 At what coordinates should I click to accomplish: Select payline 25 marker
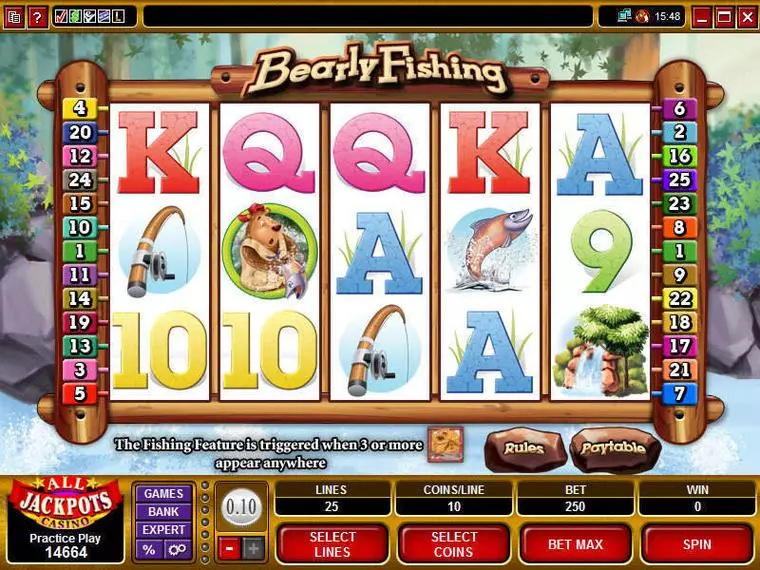pyautogui.click(x=680, y=181)
